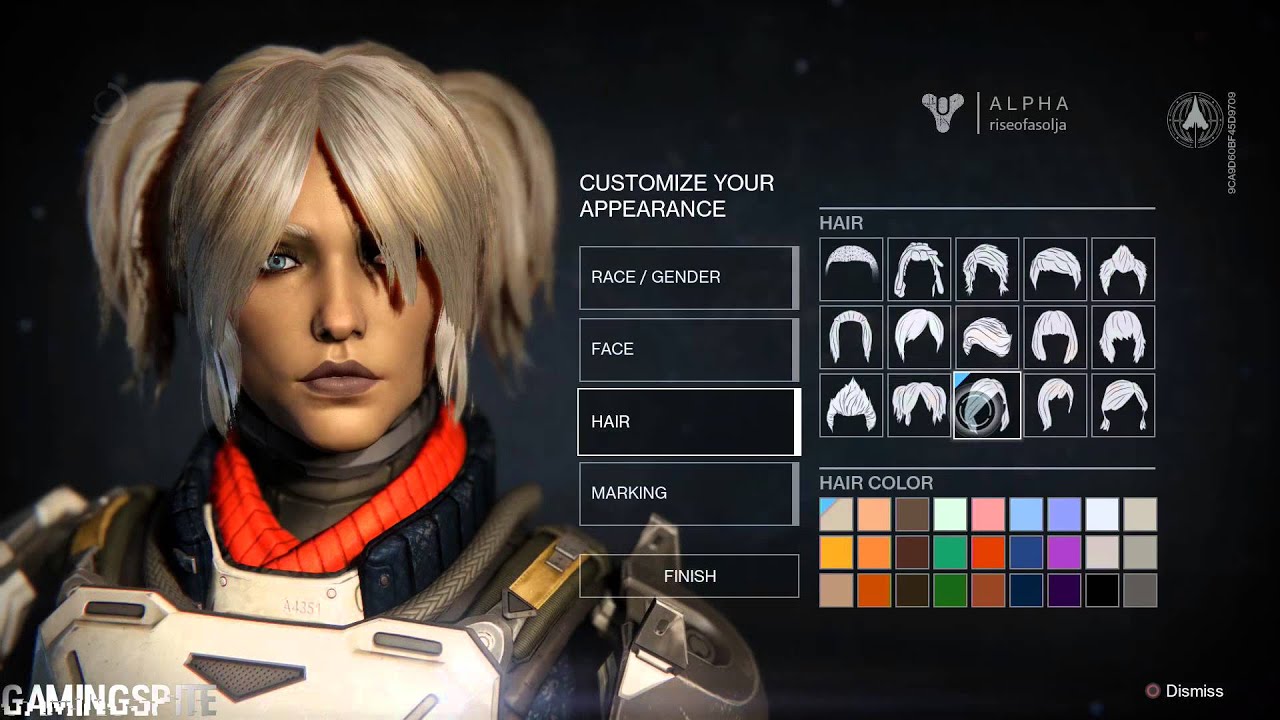Go to the Marking options
Viewport: 1280px width, 720px height.
point(688,493)
